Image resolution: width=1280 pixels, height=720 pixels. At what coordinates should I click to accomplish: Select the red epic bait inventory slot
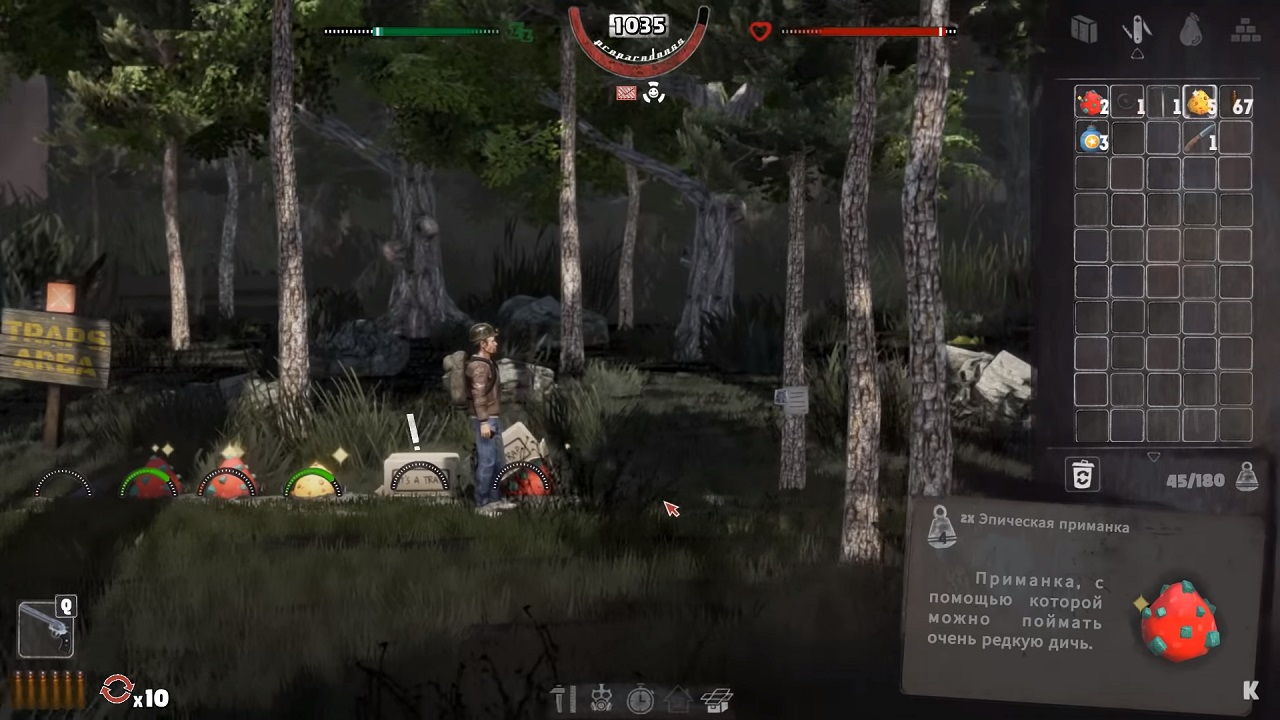1091,102
